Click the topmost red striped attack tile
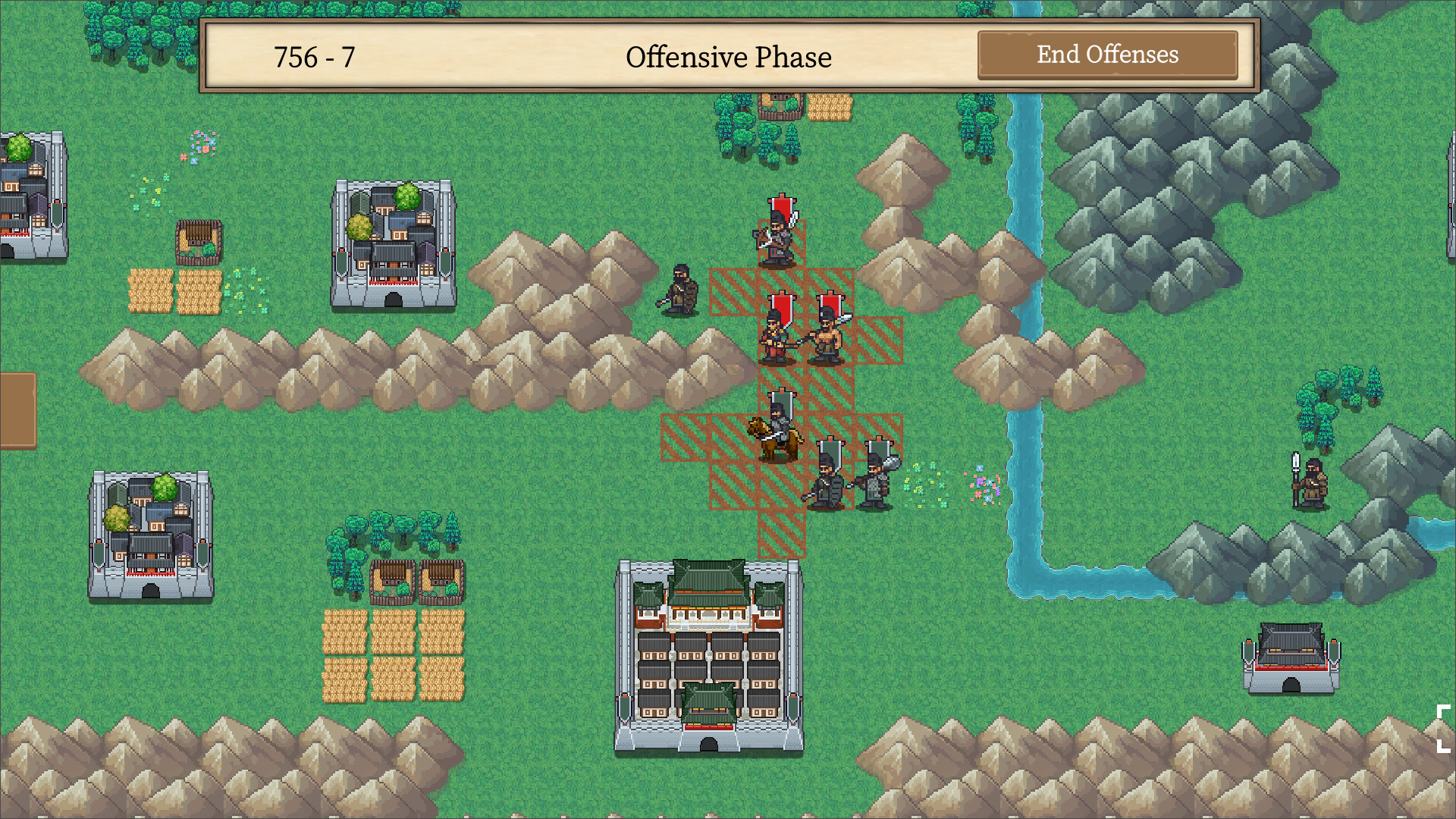1456x819 pixels. click(732, 292)
